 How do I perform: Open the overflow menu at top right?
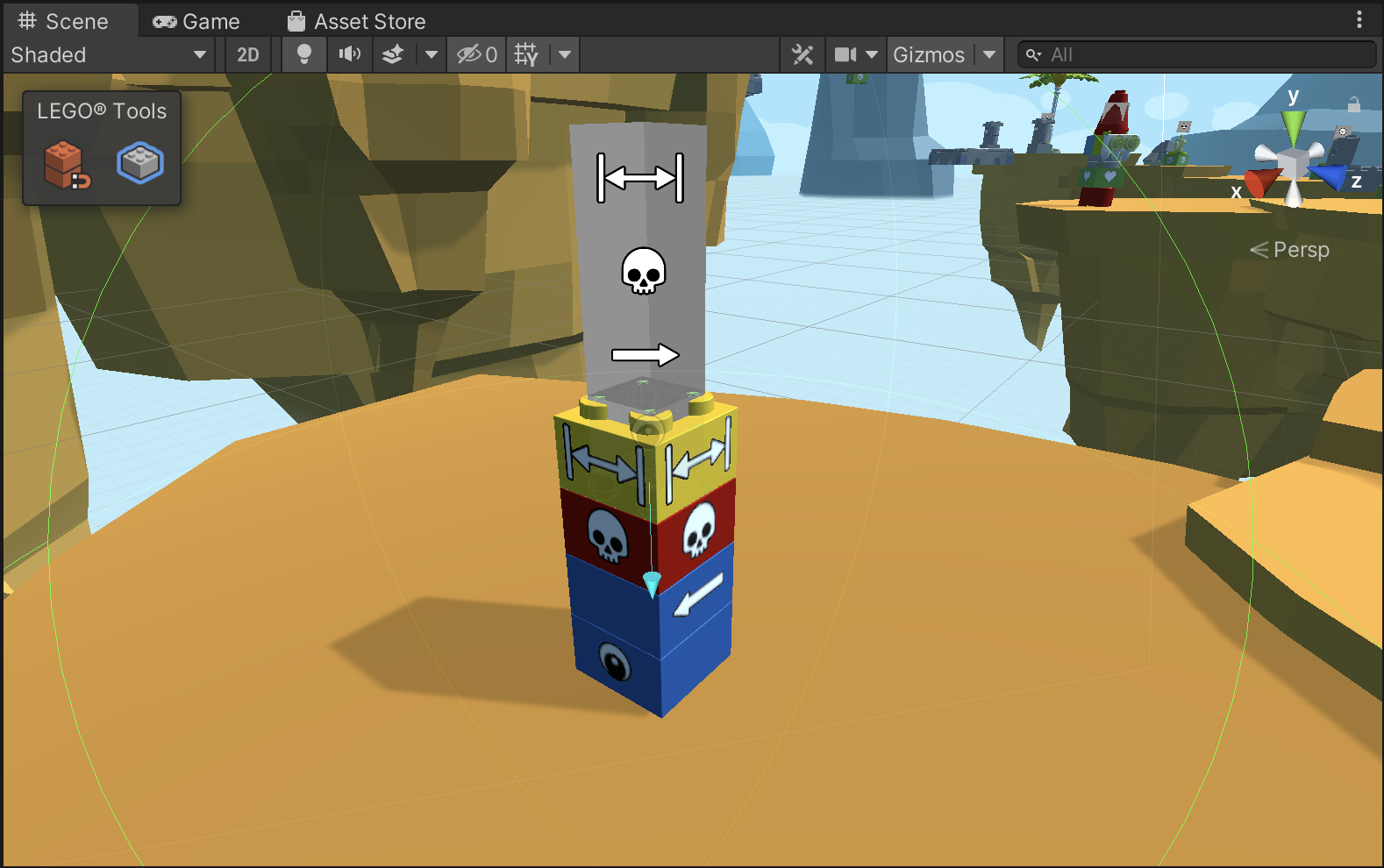[x=1359, y=19]
